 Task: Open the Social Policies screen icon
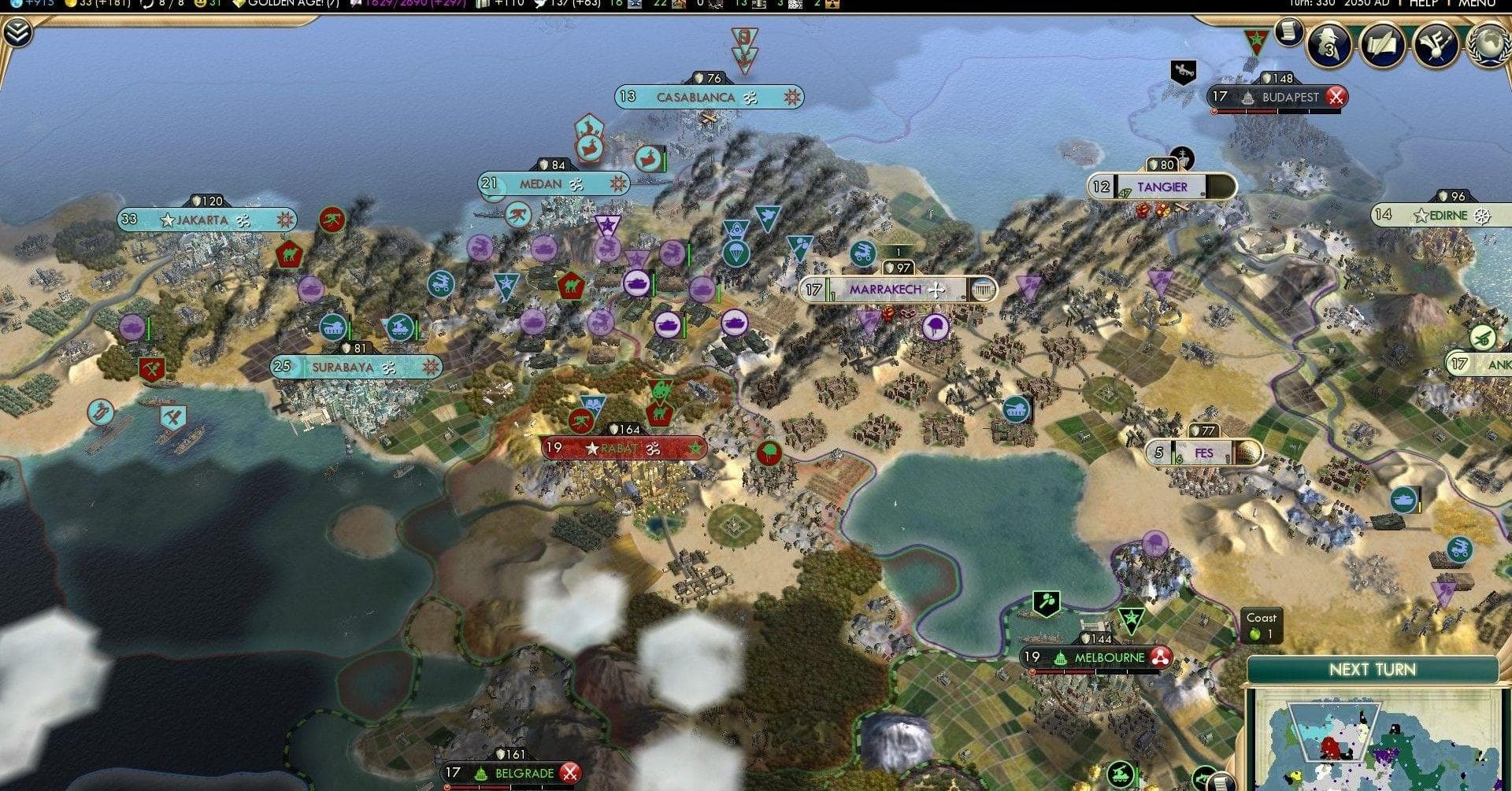[x=1383, y=46]
